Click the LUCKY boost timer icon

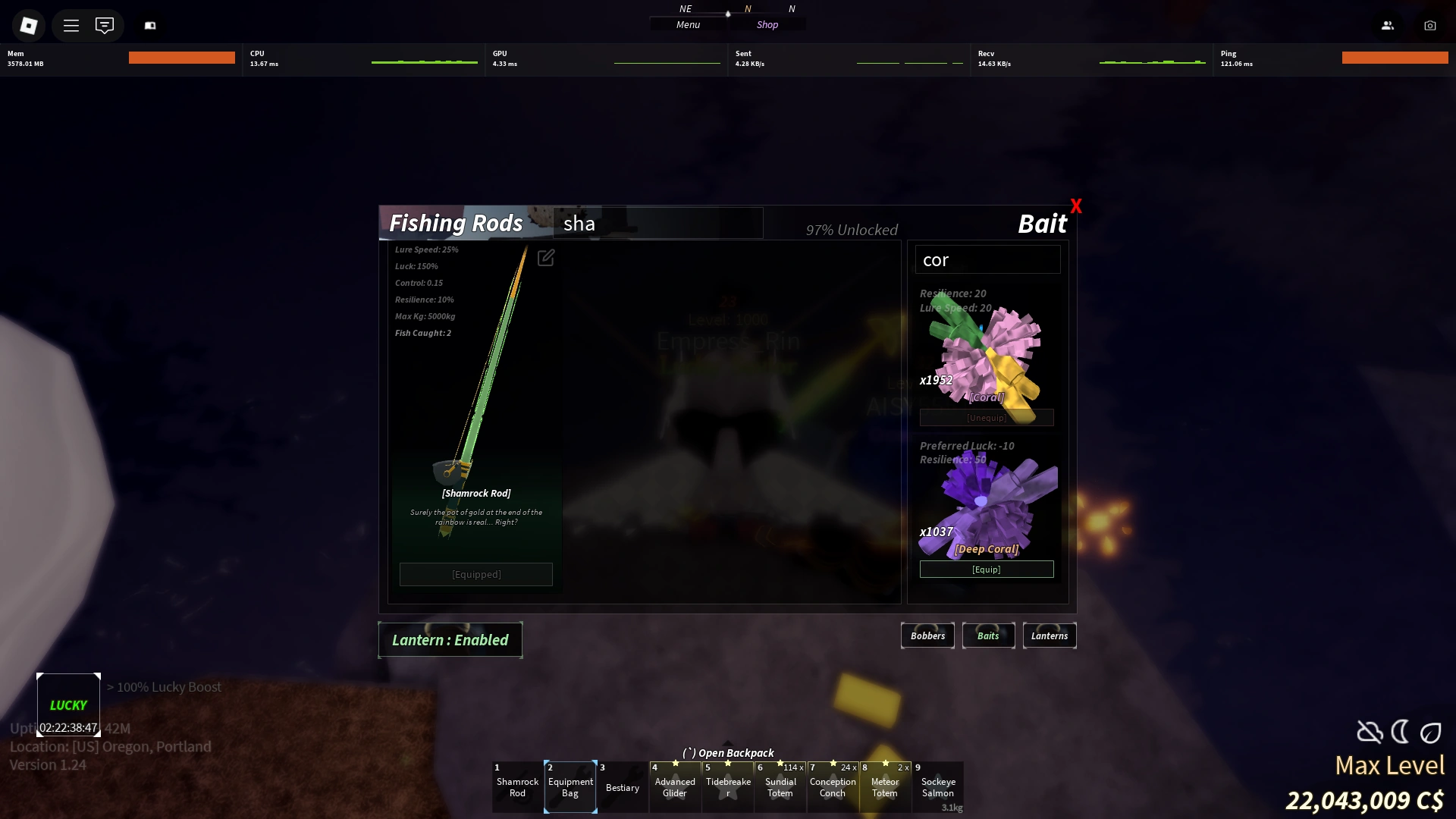67,704
